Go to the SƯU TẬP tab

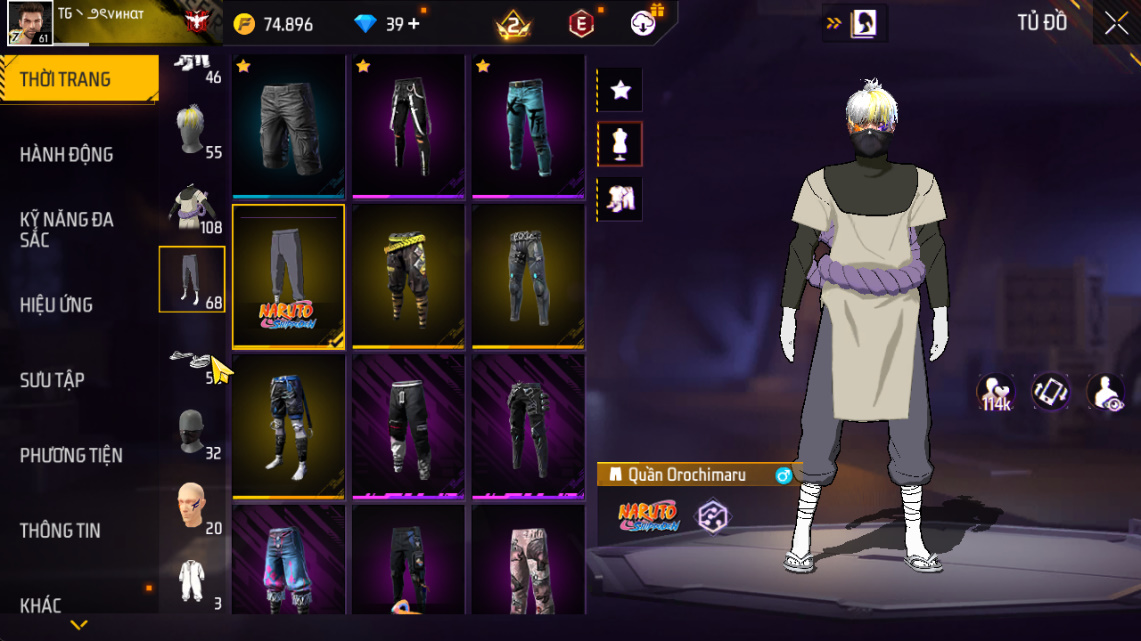pos(52,380)
